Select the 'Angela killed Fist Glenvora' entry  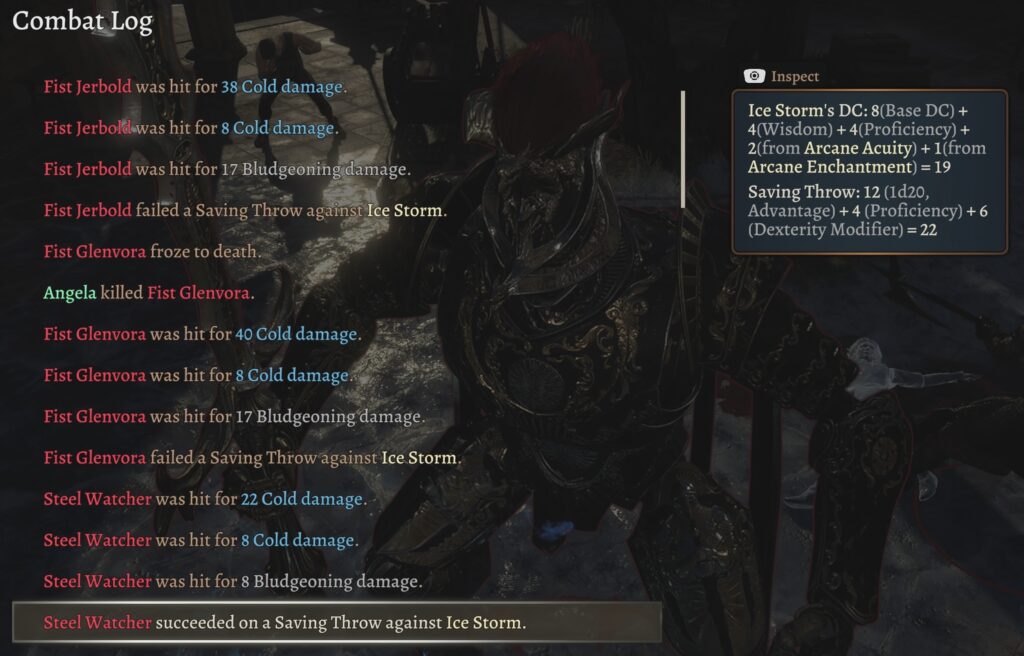click(x=149, y=293)
